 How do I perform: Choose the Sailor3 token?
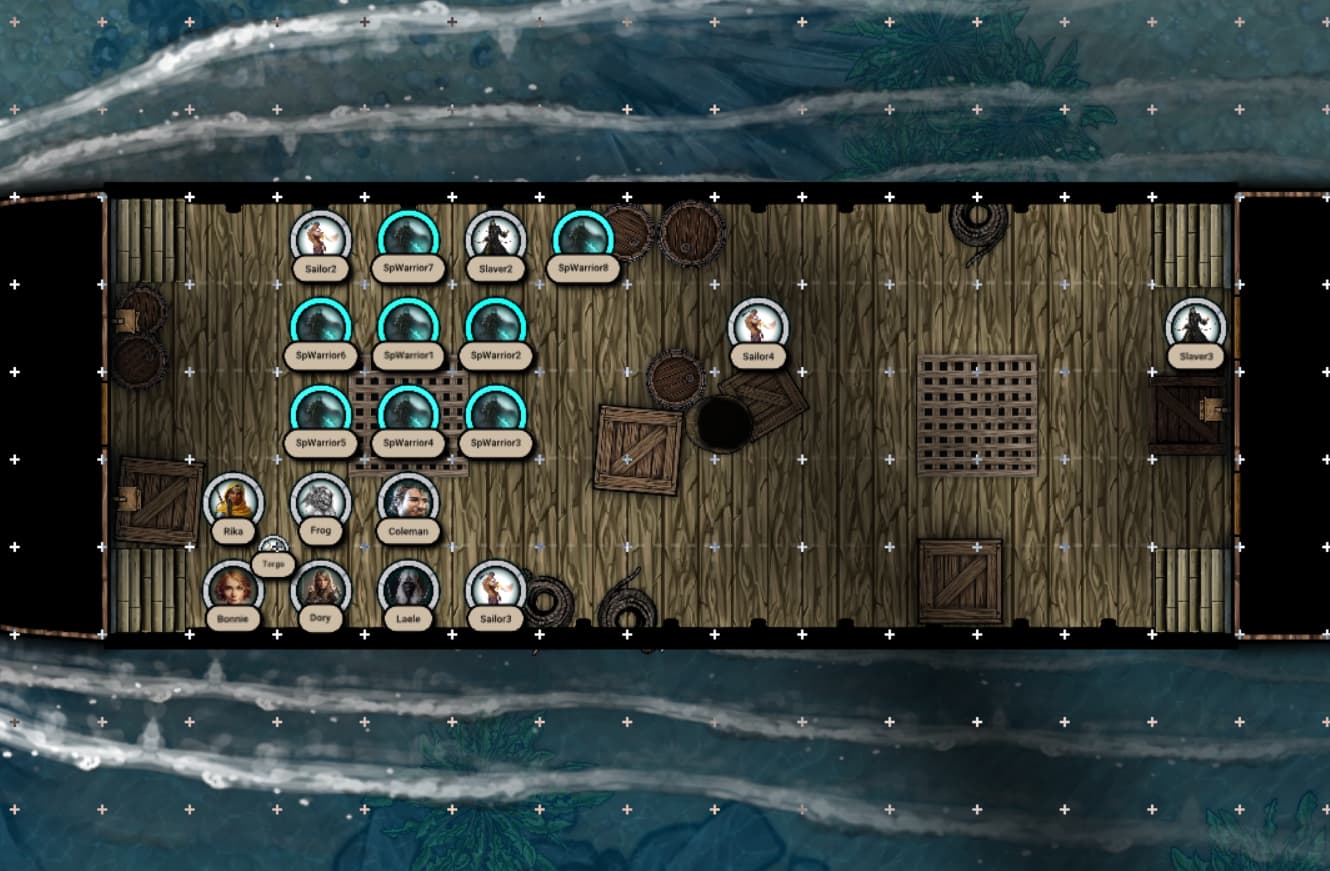tap(496, 590)
